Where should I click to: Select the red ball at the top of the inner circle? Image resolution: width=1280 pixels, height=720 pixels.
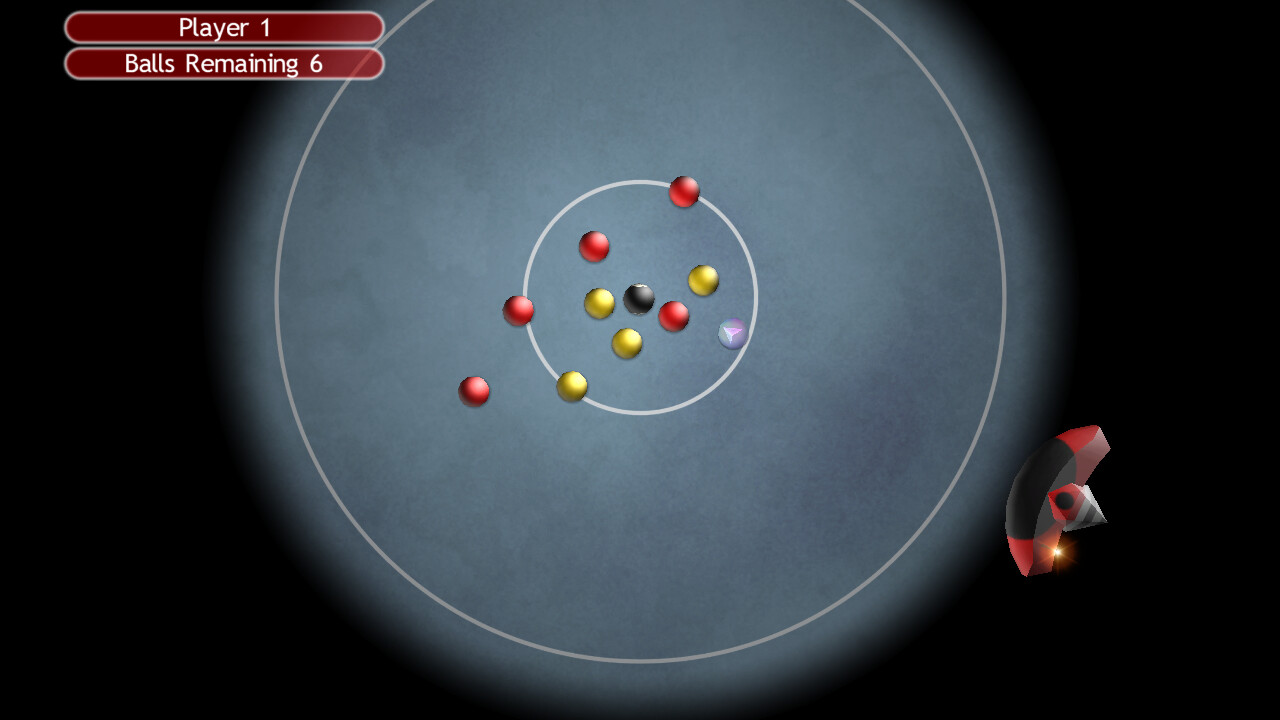tap(685, 192)
